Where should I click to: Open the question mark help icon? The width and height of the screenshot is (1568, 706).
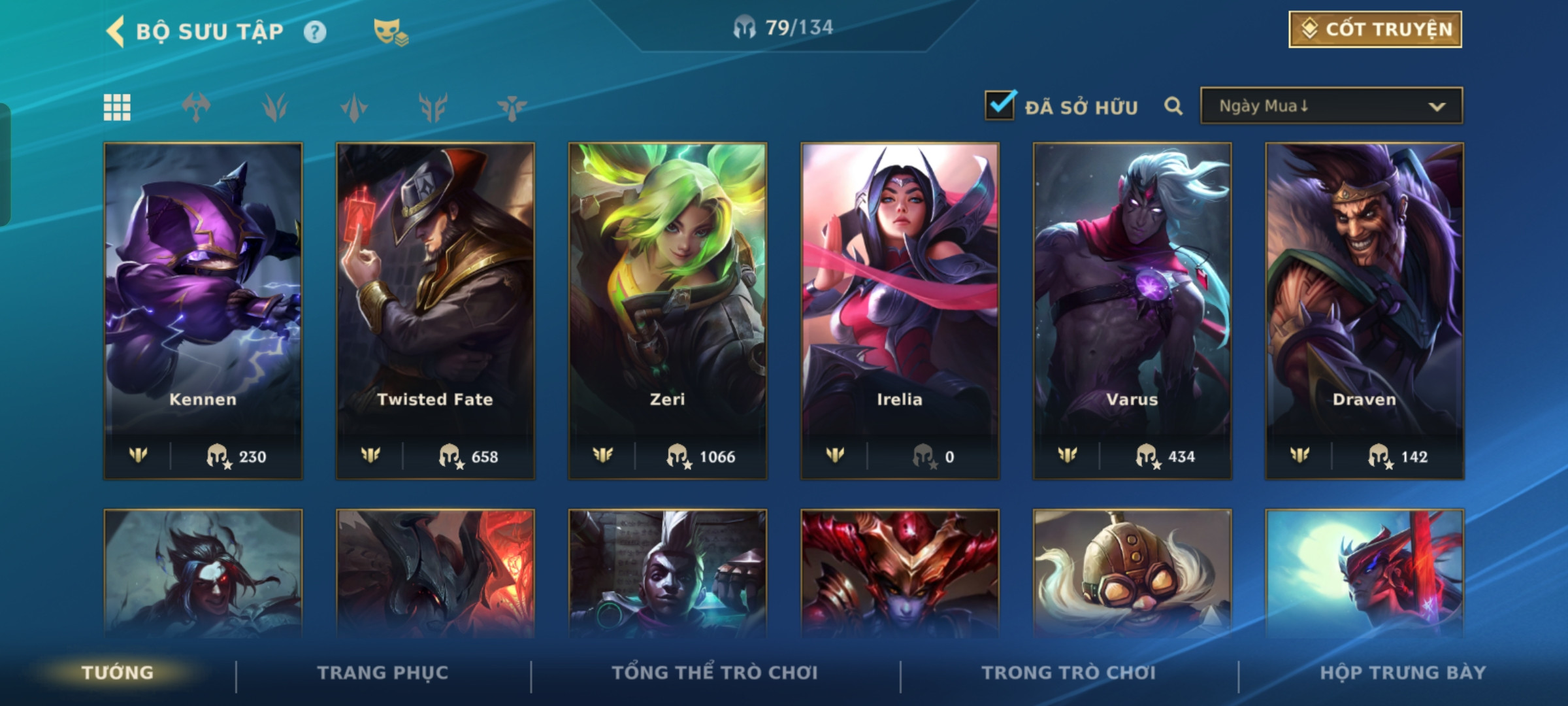pyautogui.click(x=315, y=32)
